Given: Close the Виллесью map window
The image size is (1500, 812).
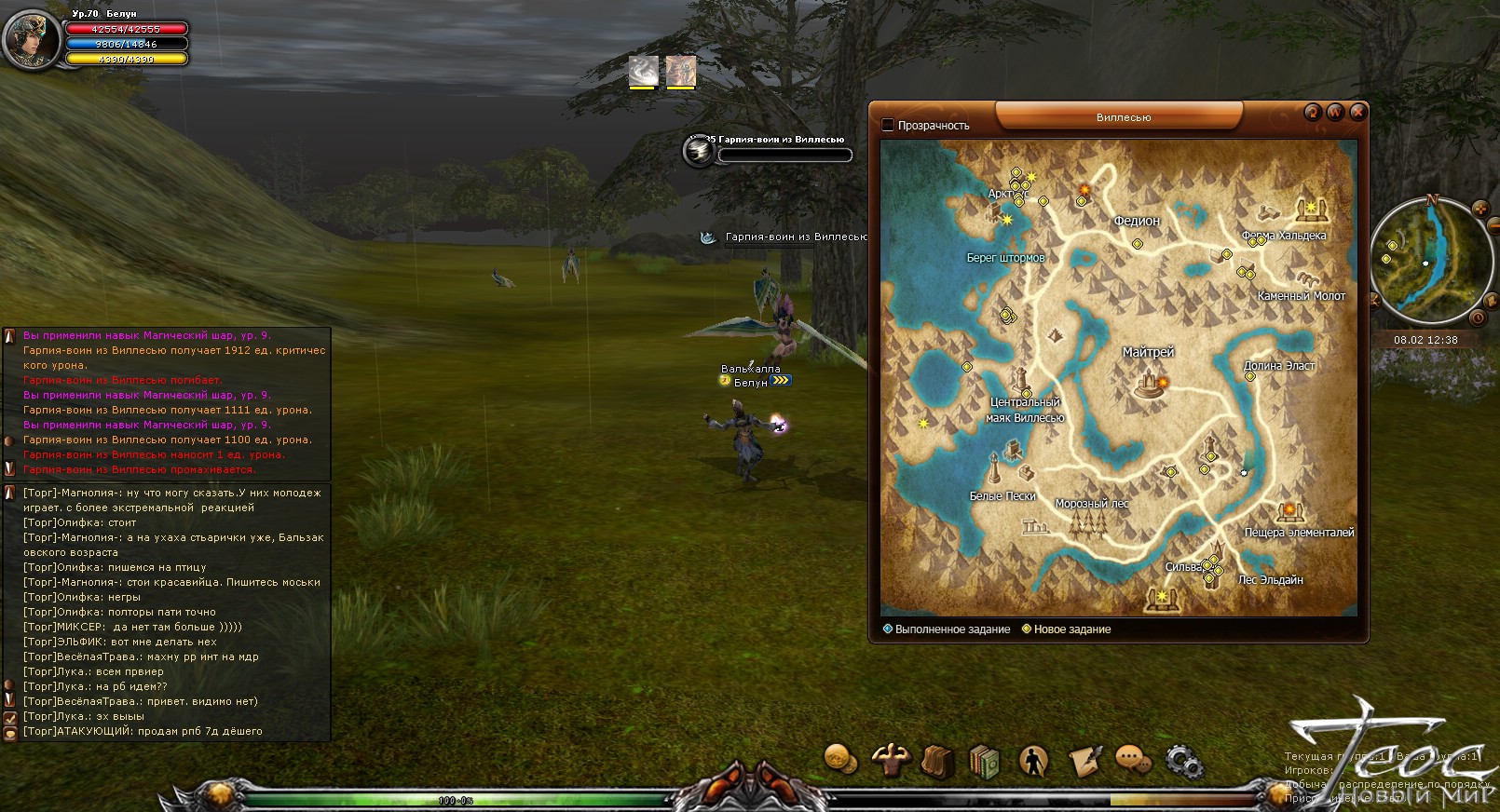Looking at the screenshot, I should [x=1357, y=112].
